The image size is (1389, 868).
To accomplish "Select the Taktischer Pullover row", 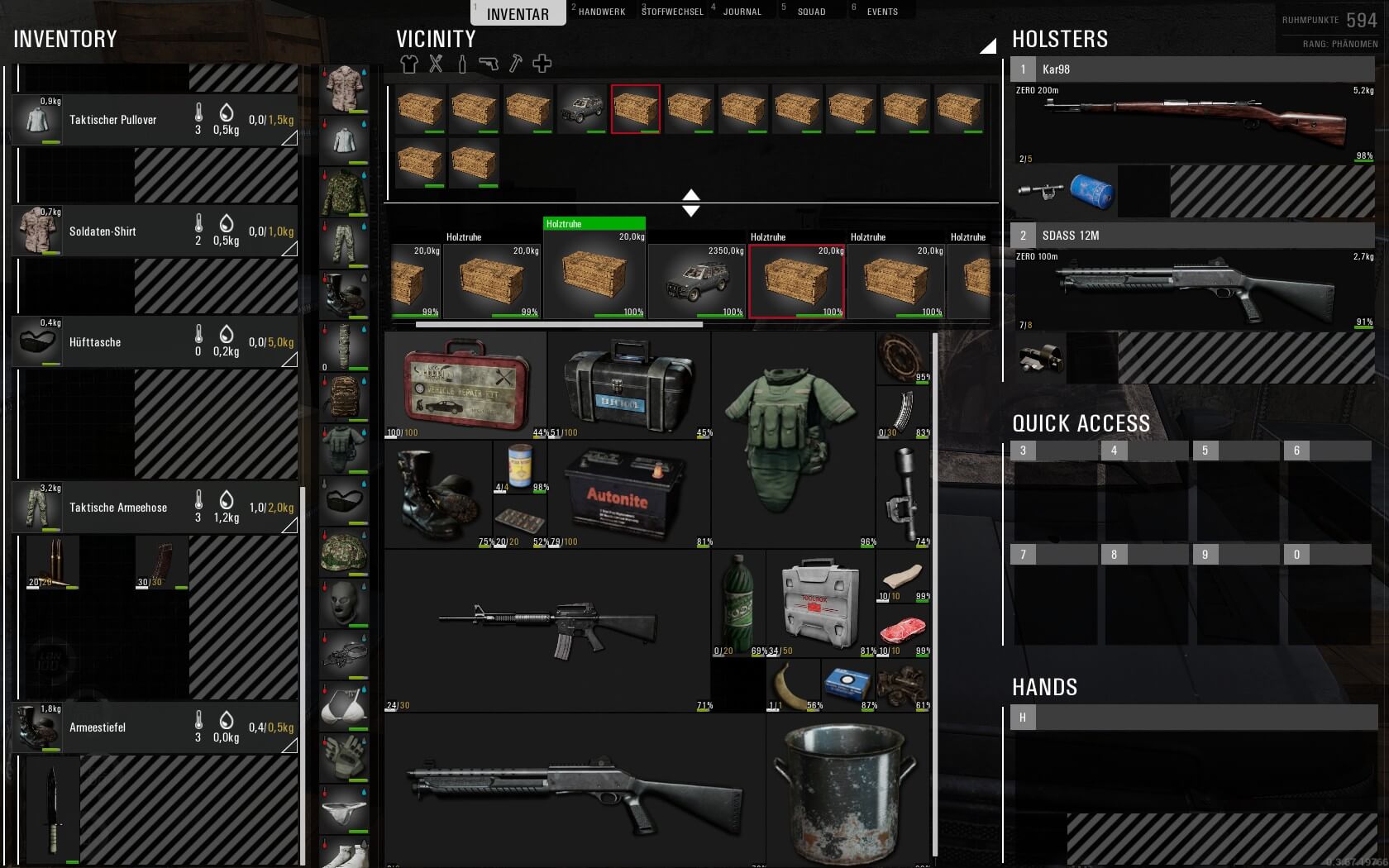I will tap(155, 120).
